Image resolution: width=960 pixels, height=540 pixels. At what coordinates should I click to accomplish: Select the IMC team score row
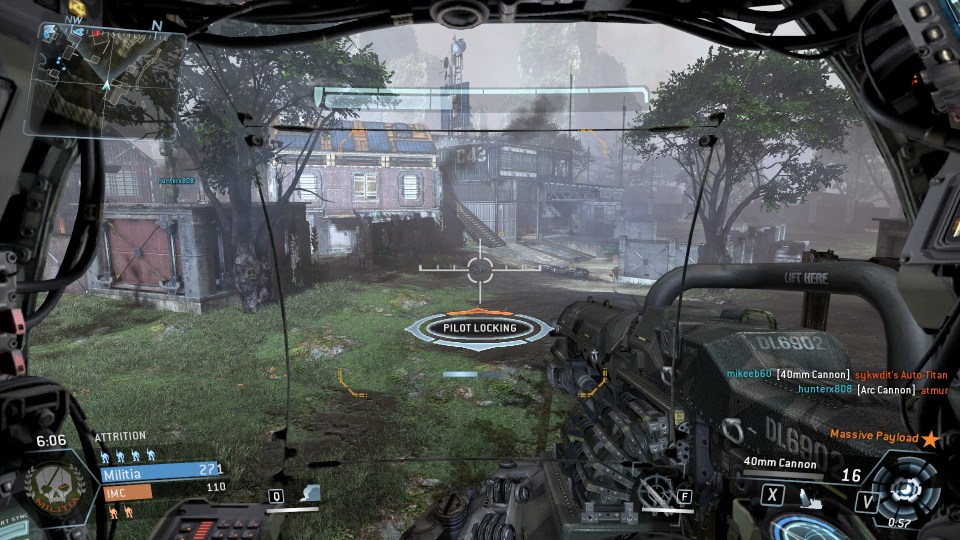click(161, 490)
